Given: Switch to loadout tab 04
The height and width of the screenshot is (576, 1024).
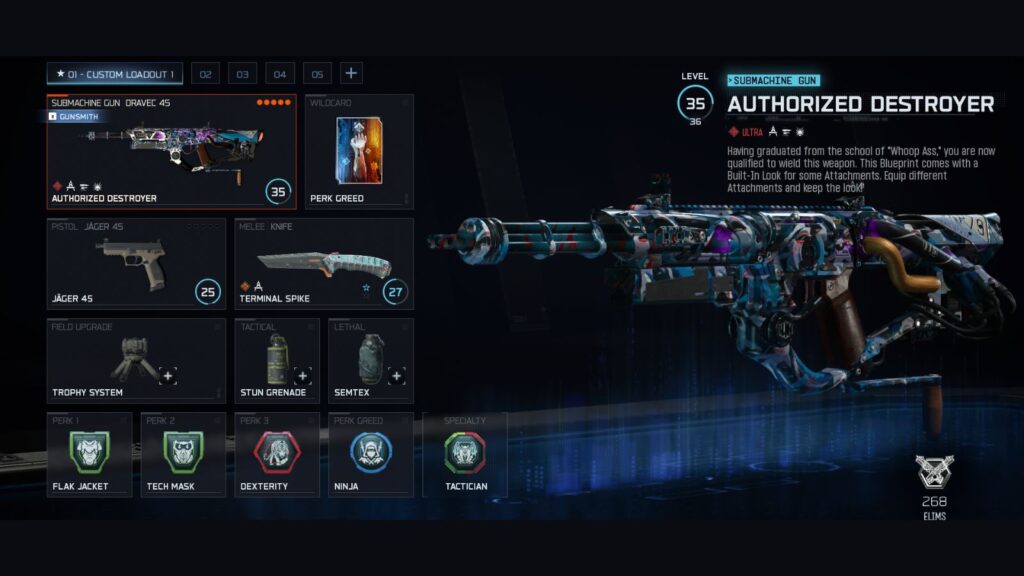Looking at the screenshot, I should [x=279, y=74].
